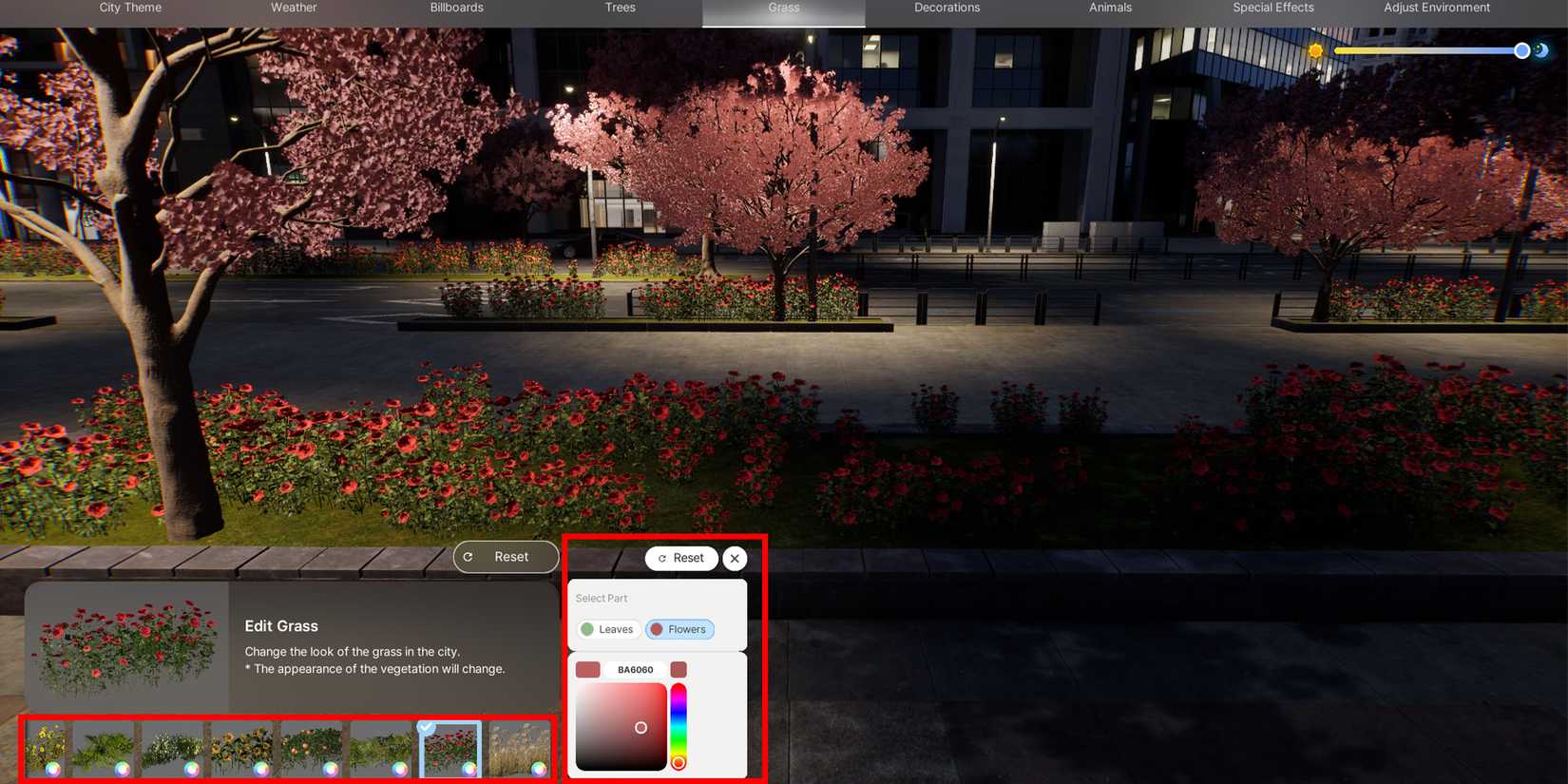Image resolution: width=1568 pixels, height=784 pixels.
Task: Open the color editor on the yellow flowers grass thumbnail
Action: pos(54,768)
